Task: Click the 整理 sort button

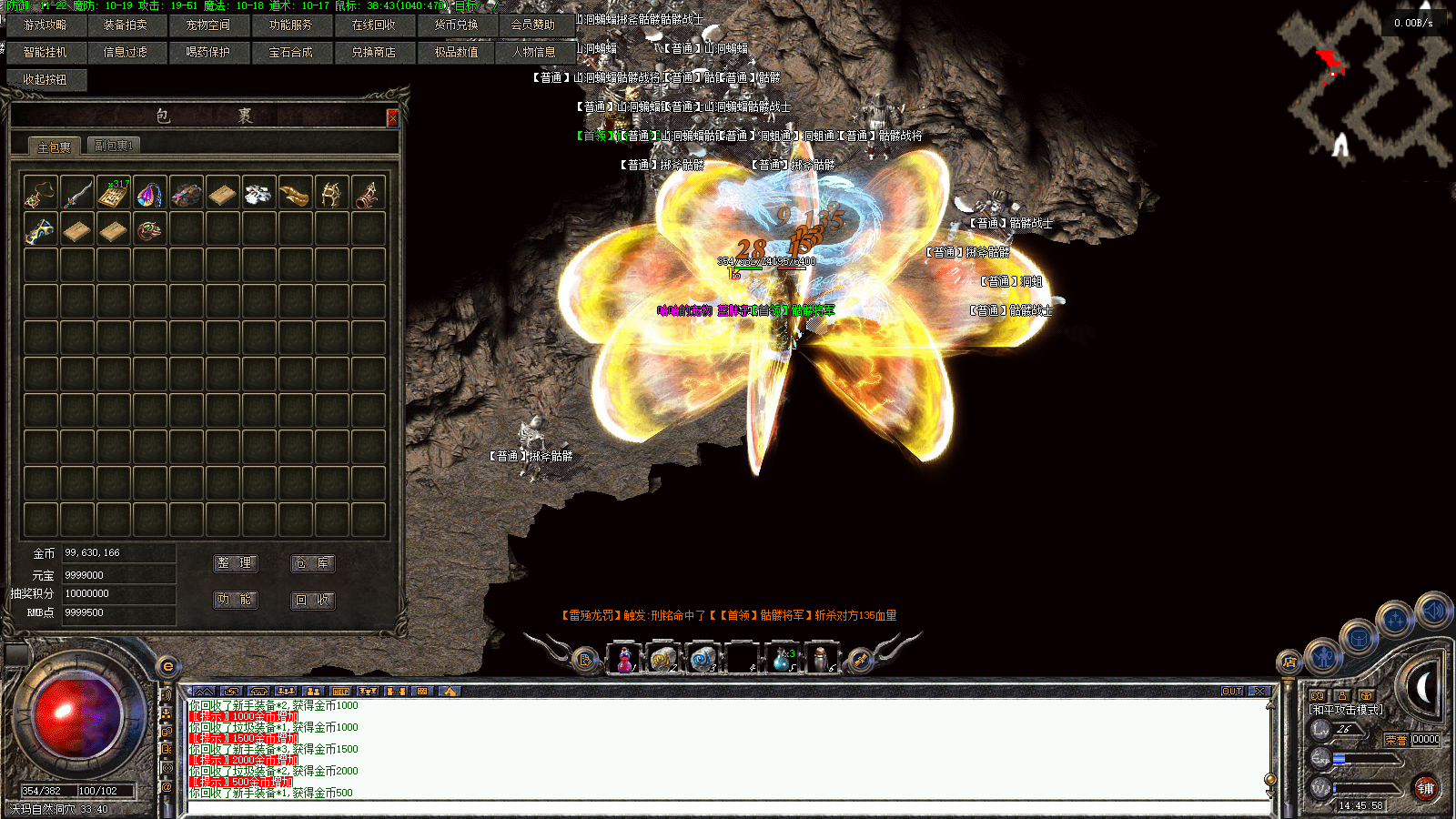Action: (235, 563)
